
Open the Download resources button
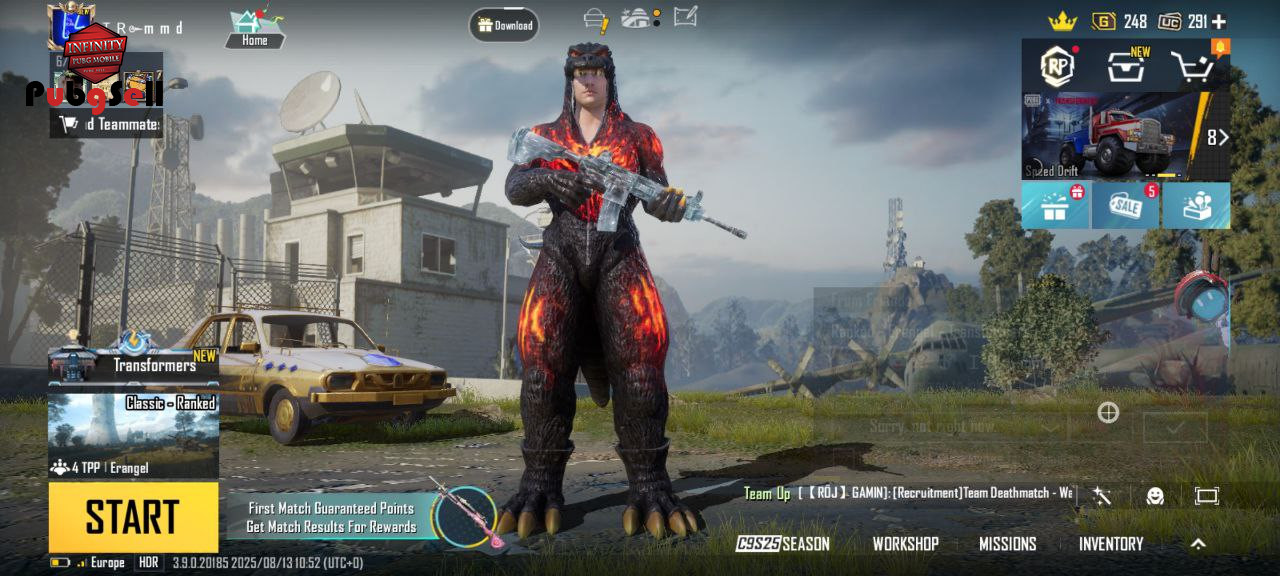point(504,25)
